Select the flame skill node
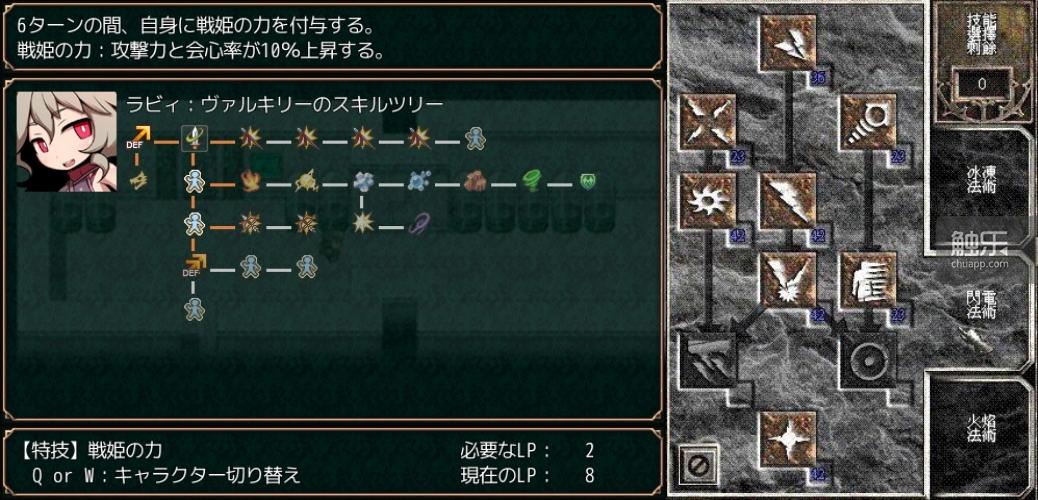Viewport: 1038px width, 500px height. click(250, 181)
